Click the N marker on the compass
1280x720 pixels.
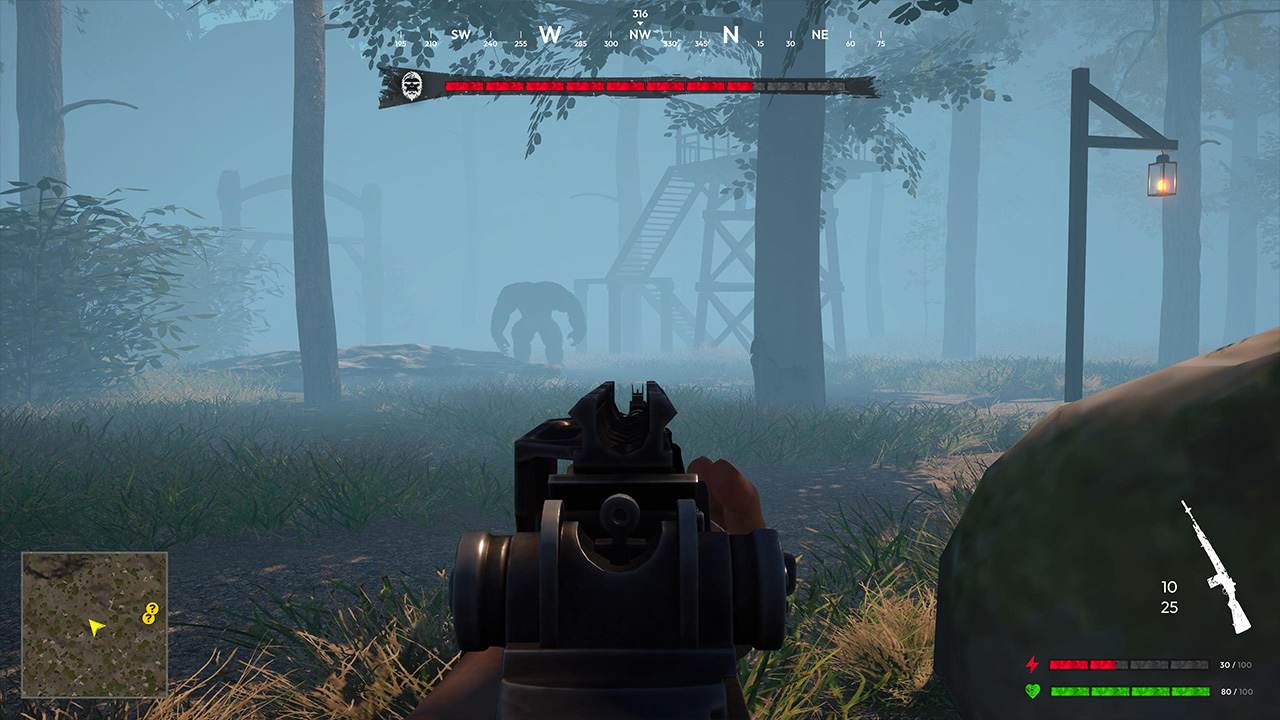[x=729, y=32]
